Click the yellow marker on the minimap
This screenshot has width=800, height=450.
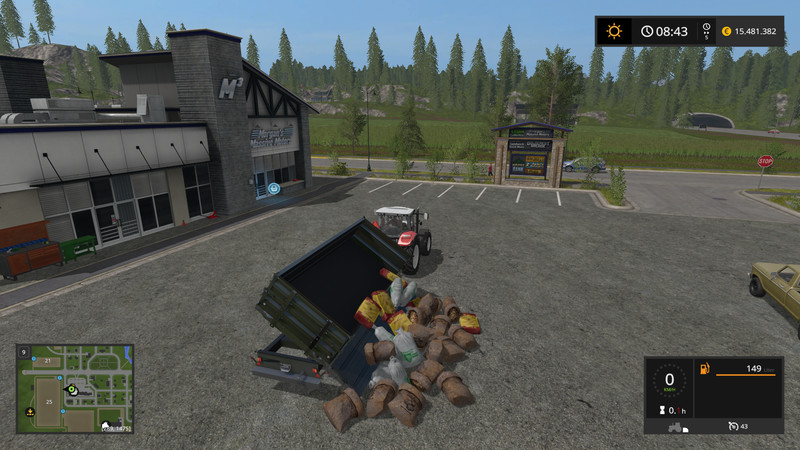pos(28,411)
